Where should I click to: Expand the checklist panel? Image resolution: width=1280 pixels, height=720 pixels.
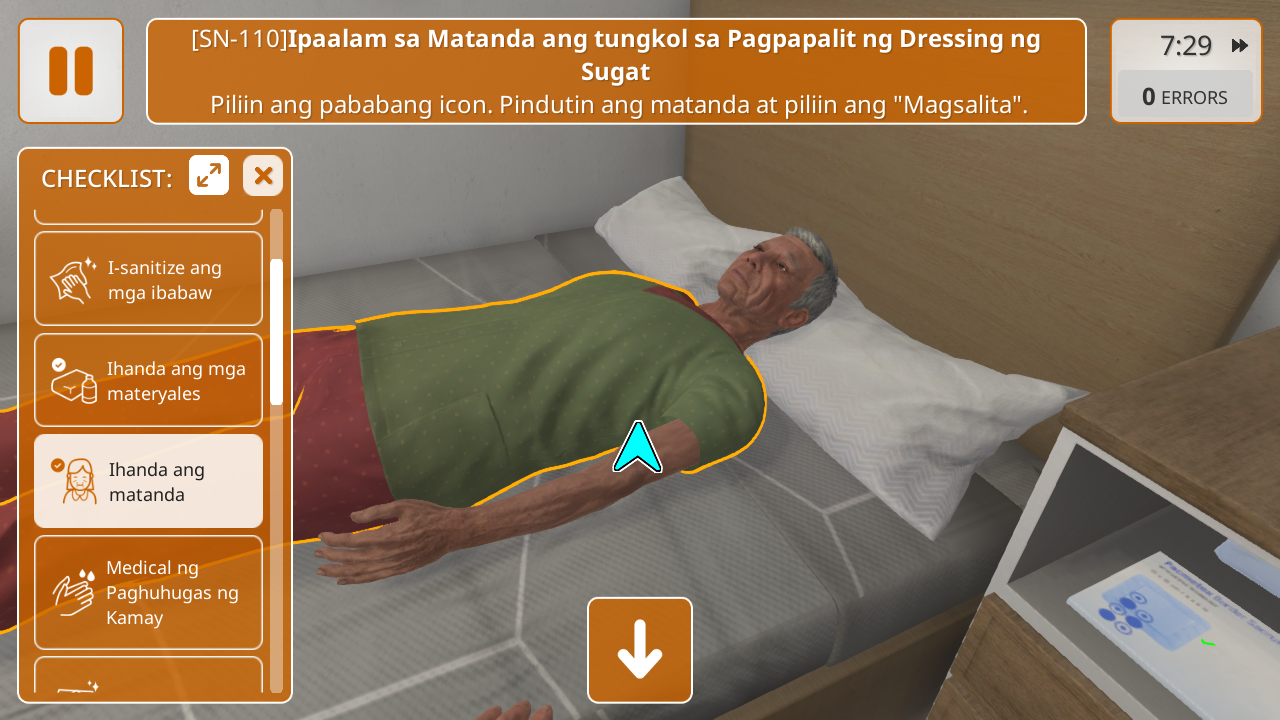(209, 176)
